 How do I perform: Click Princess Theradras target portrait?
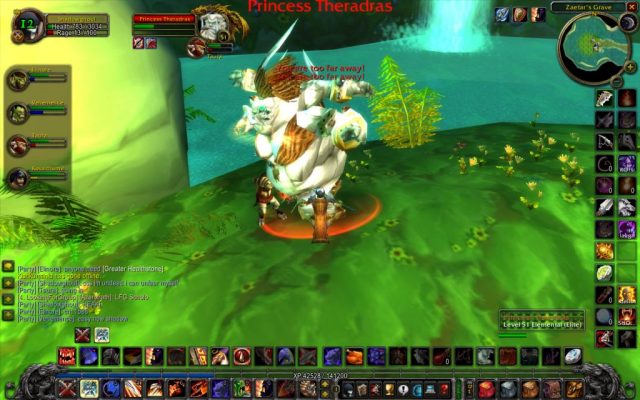click(214, 22)
